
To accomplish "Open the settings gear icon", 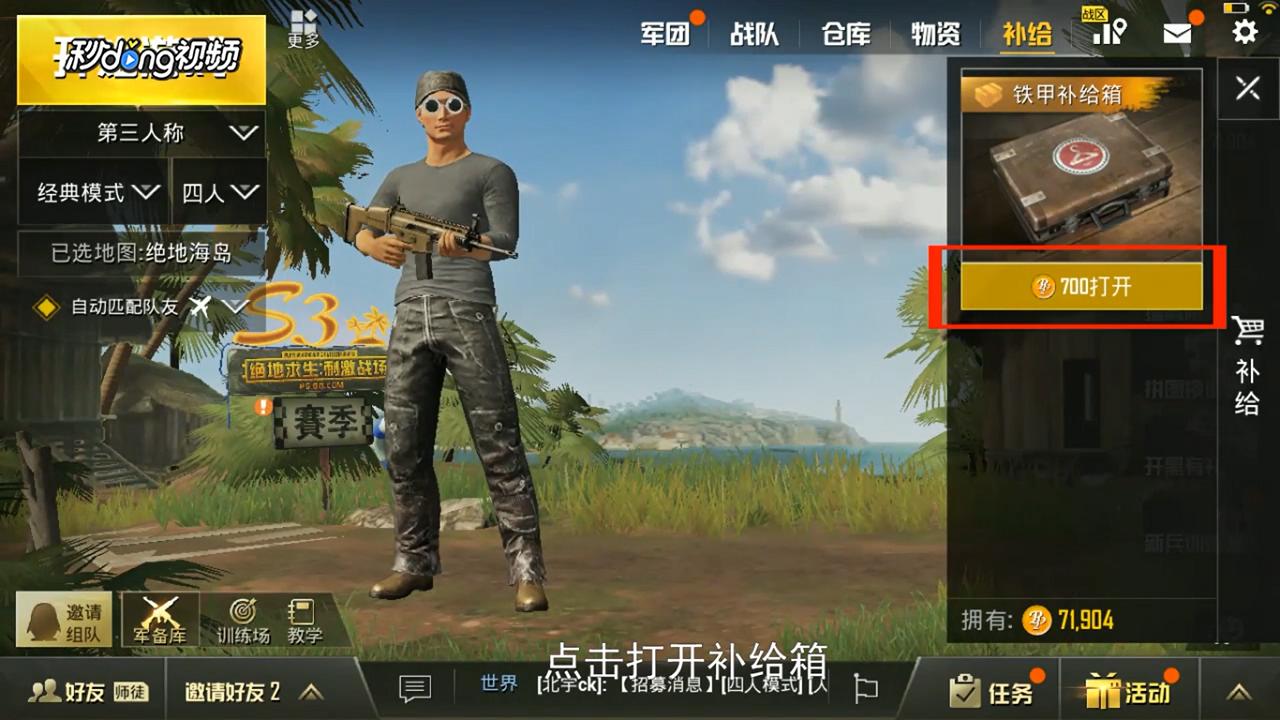I will [x=1243, y=32].
